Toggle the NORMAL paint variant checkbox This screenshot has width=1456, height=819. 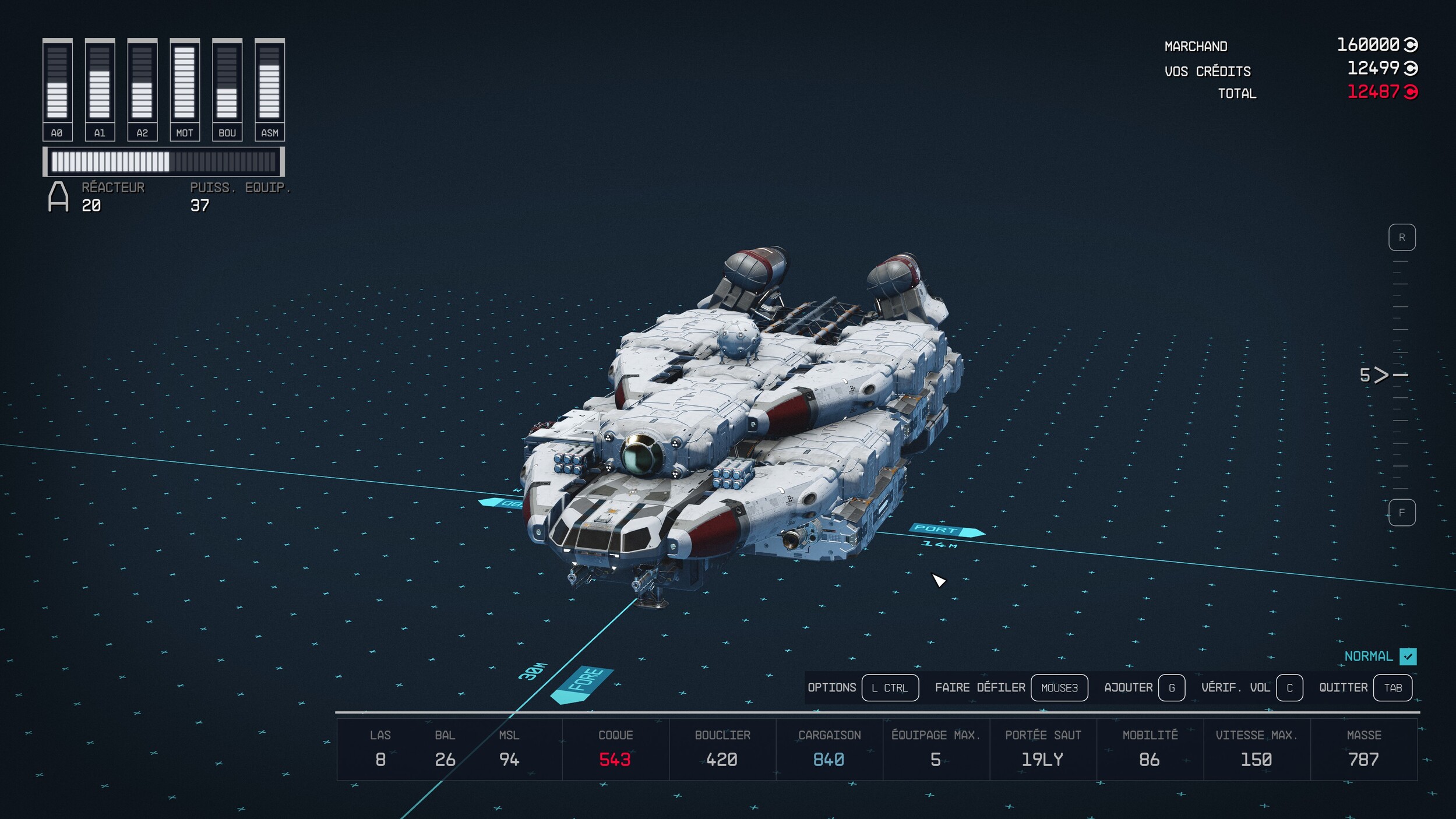(1409, 656)
